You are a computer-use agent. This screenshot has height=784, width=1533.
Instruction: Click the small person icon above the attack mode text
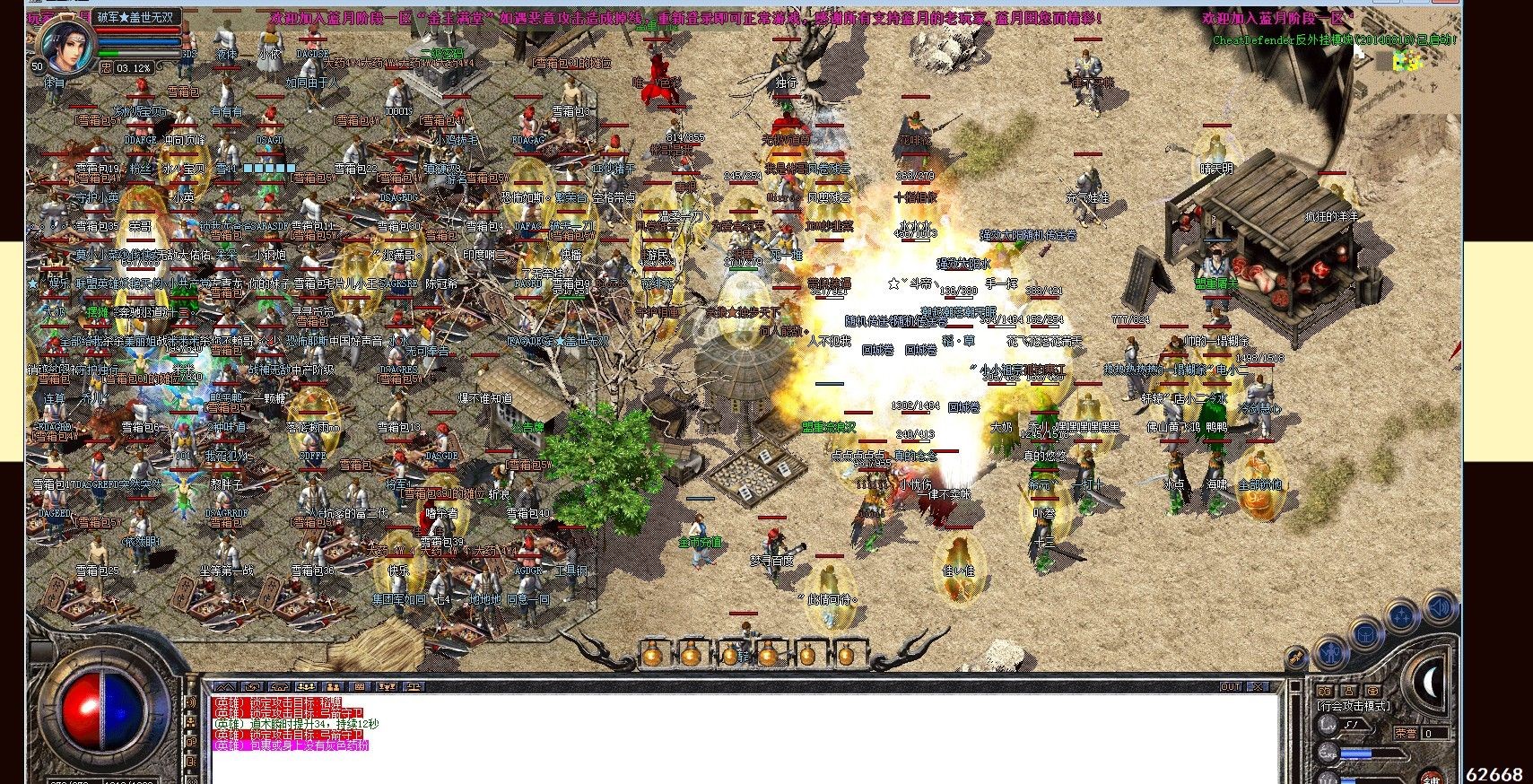(1349, 691)
